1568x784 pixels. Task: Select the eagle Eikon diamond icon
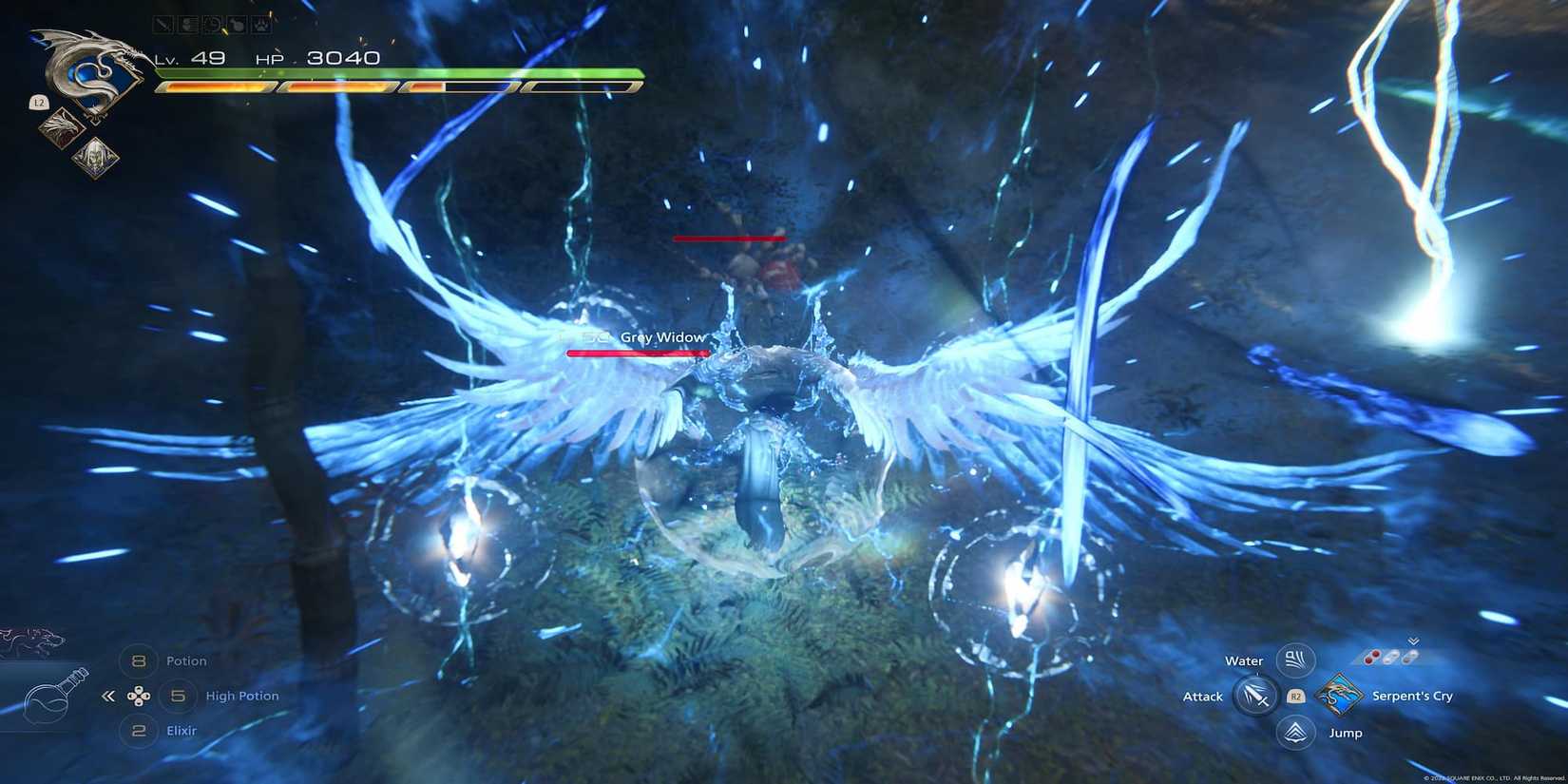(61, 128)
